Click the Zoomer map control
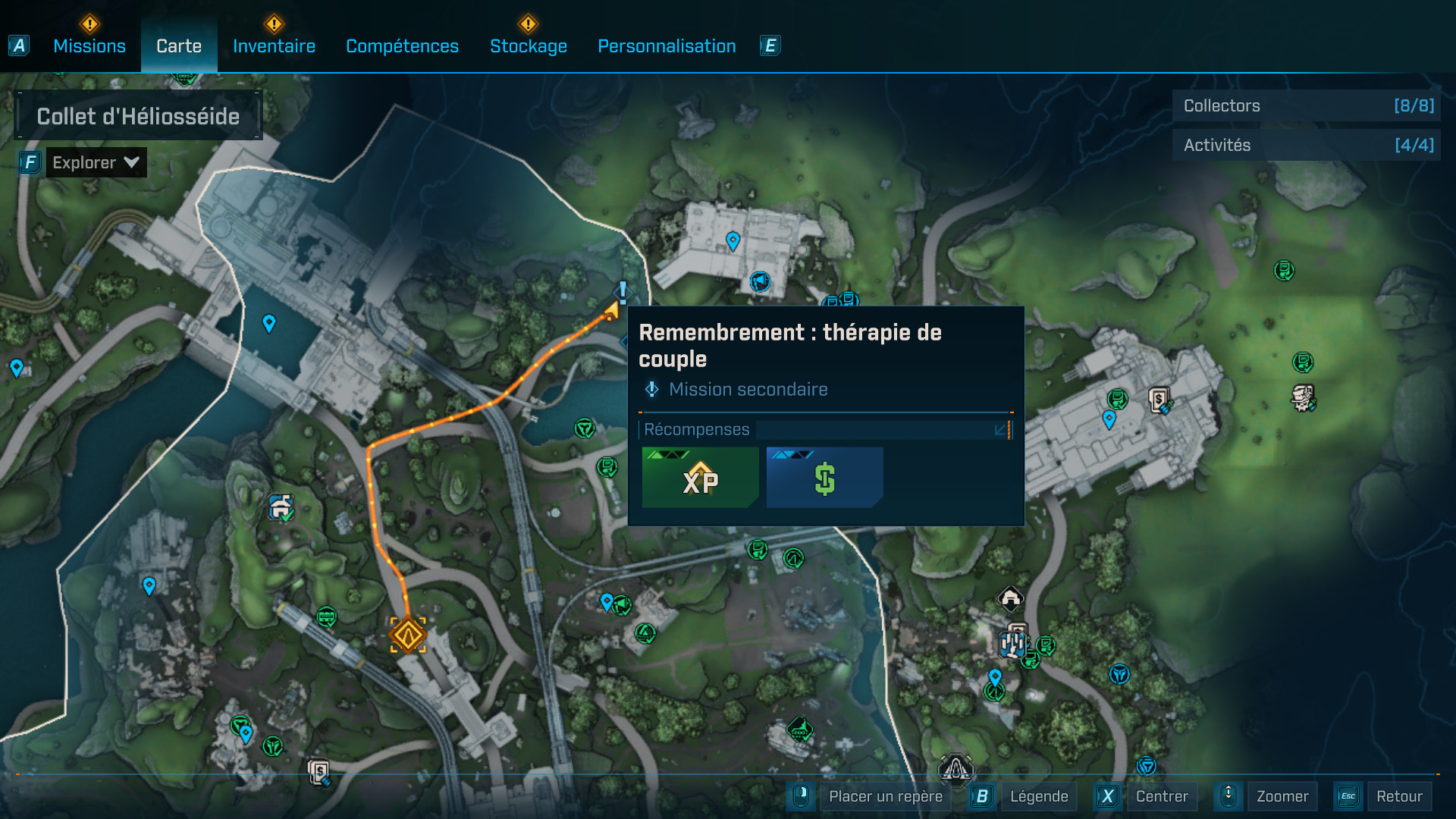The image size is (1456, 819). (1282, 796)
